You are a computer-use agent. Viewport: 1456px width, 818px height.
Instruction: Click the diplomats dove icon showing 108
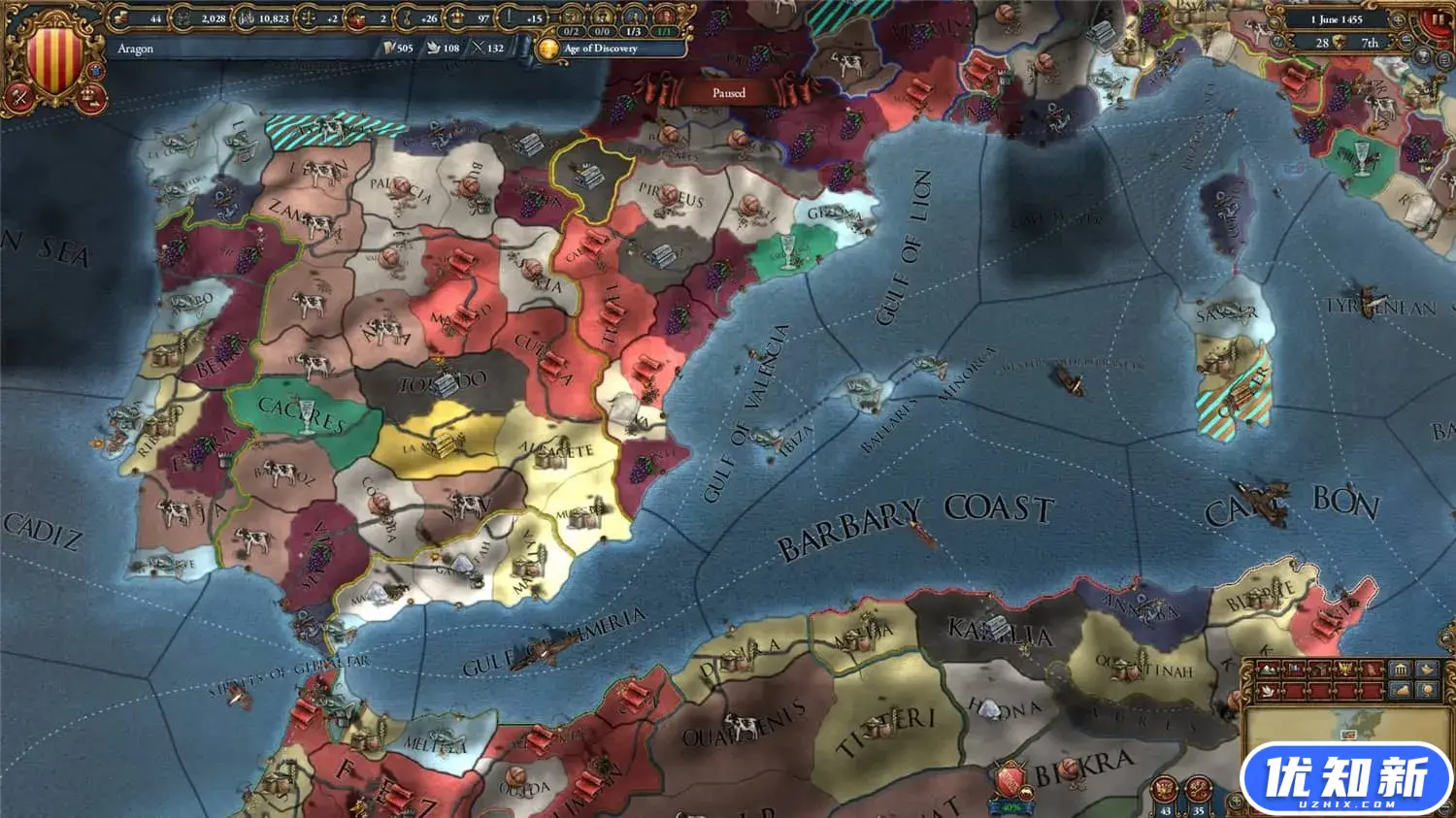tap(434, 49)
